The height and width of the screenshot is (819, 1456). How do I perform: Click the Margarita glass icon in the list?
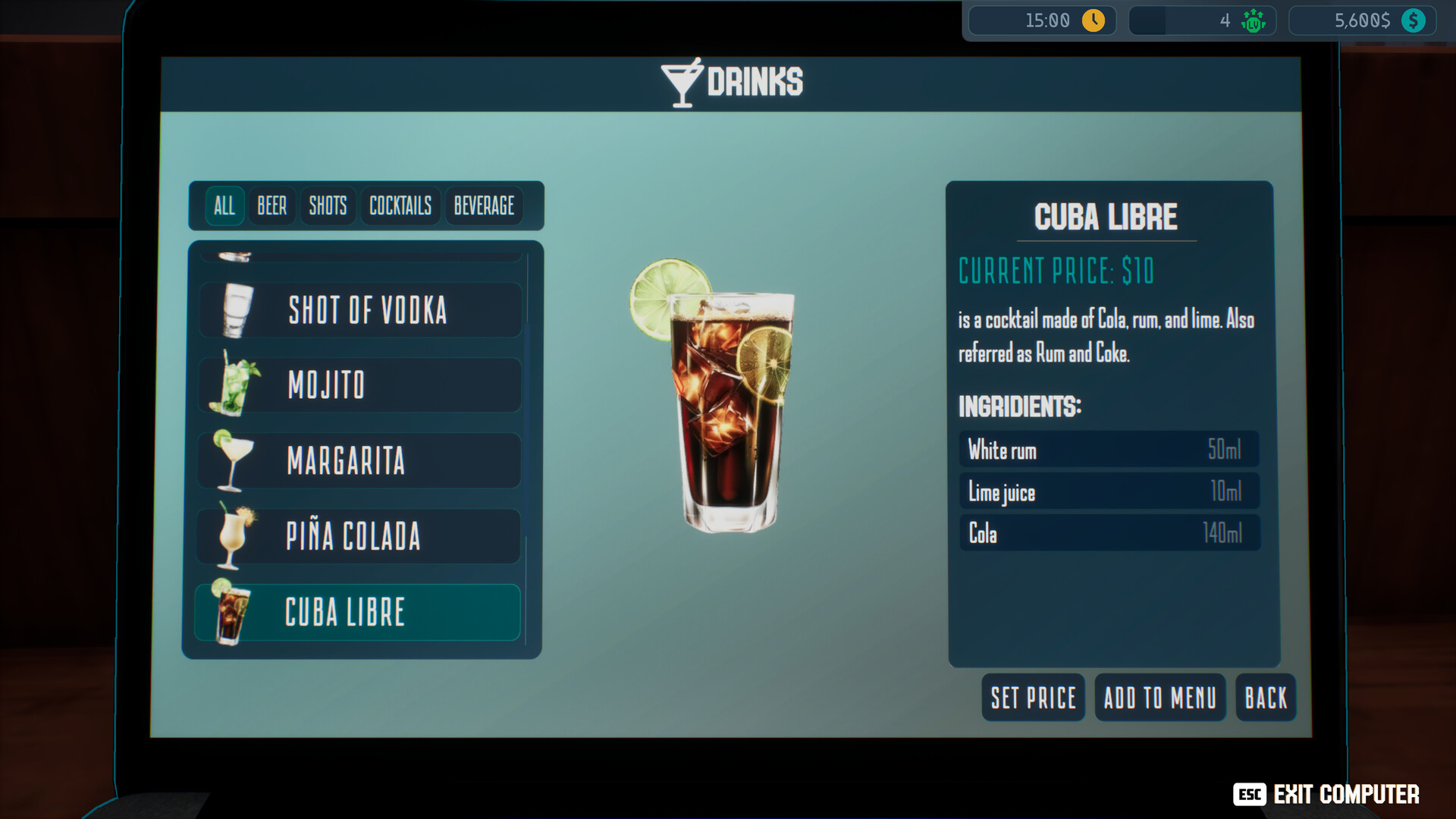tap(233, 460)
